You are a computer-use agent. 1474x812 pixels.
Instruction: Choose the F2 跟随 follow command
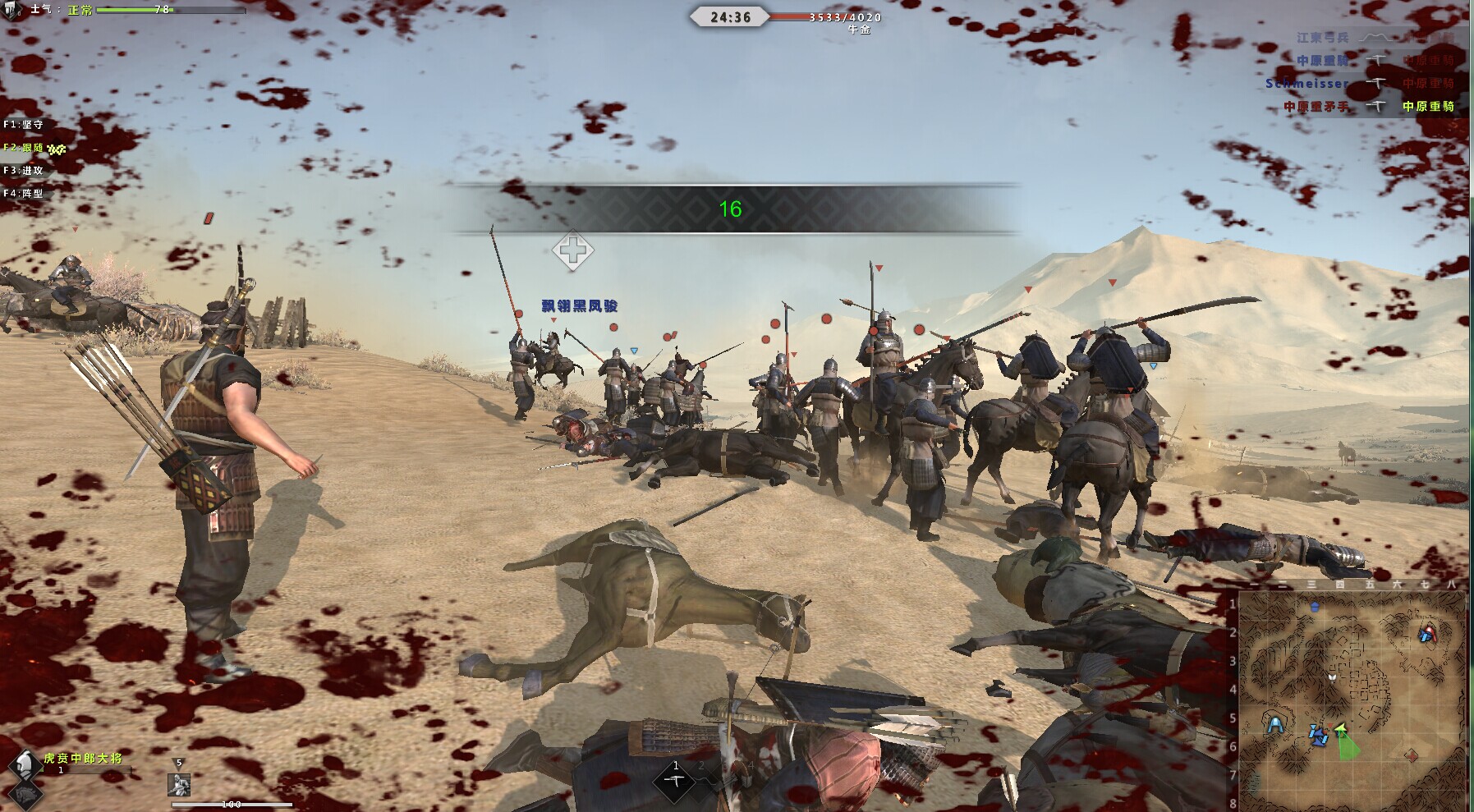point(23,148)
